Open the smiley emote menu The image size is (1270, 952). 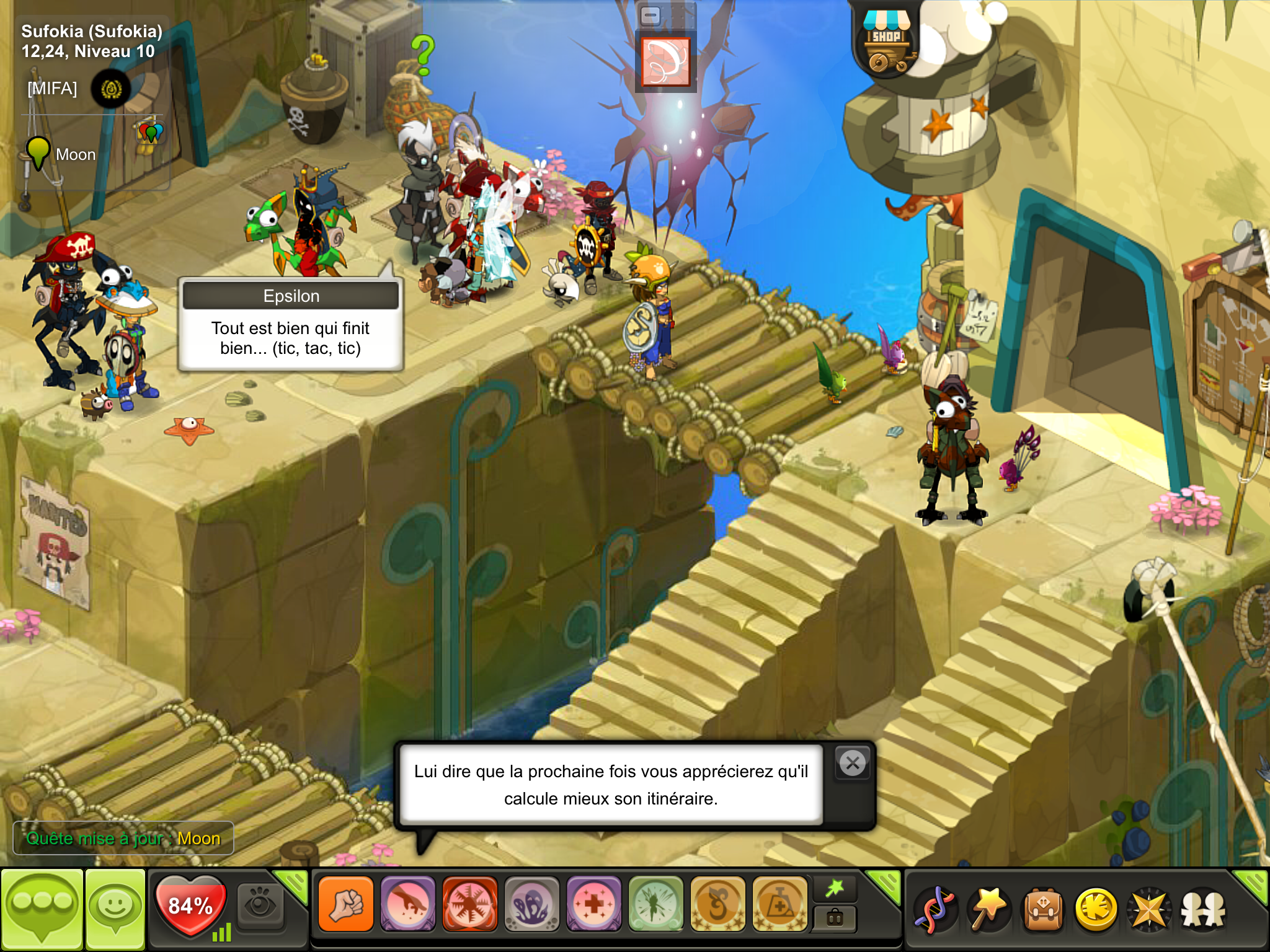[x=115, y=909]
